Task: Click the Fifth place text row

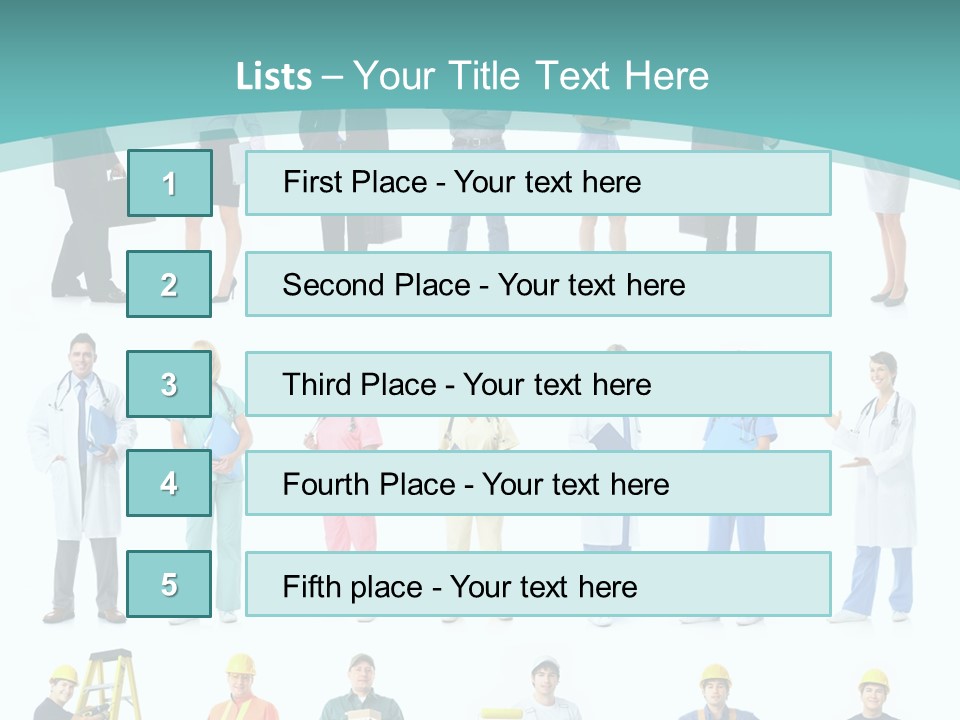Action: [538, 584]
